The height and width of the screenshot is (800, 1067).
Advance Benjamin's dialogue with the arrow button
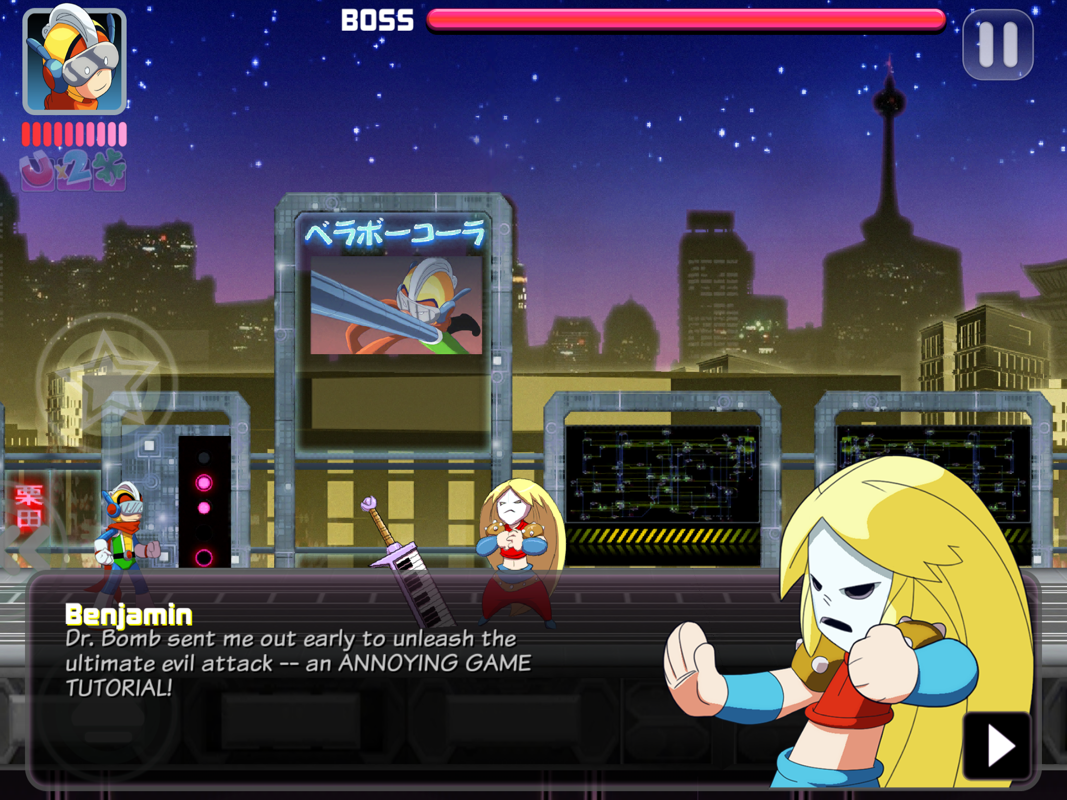[996, 745]
